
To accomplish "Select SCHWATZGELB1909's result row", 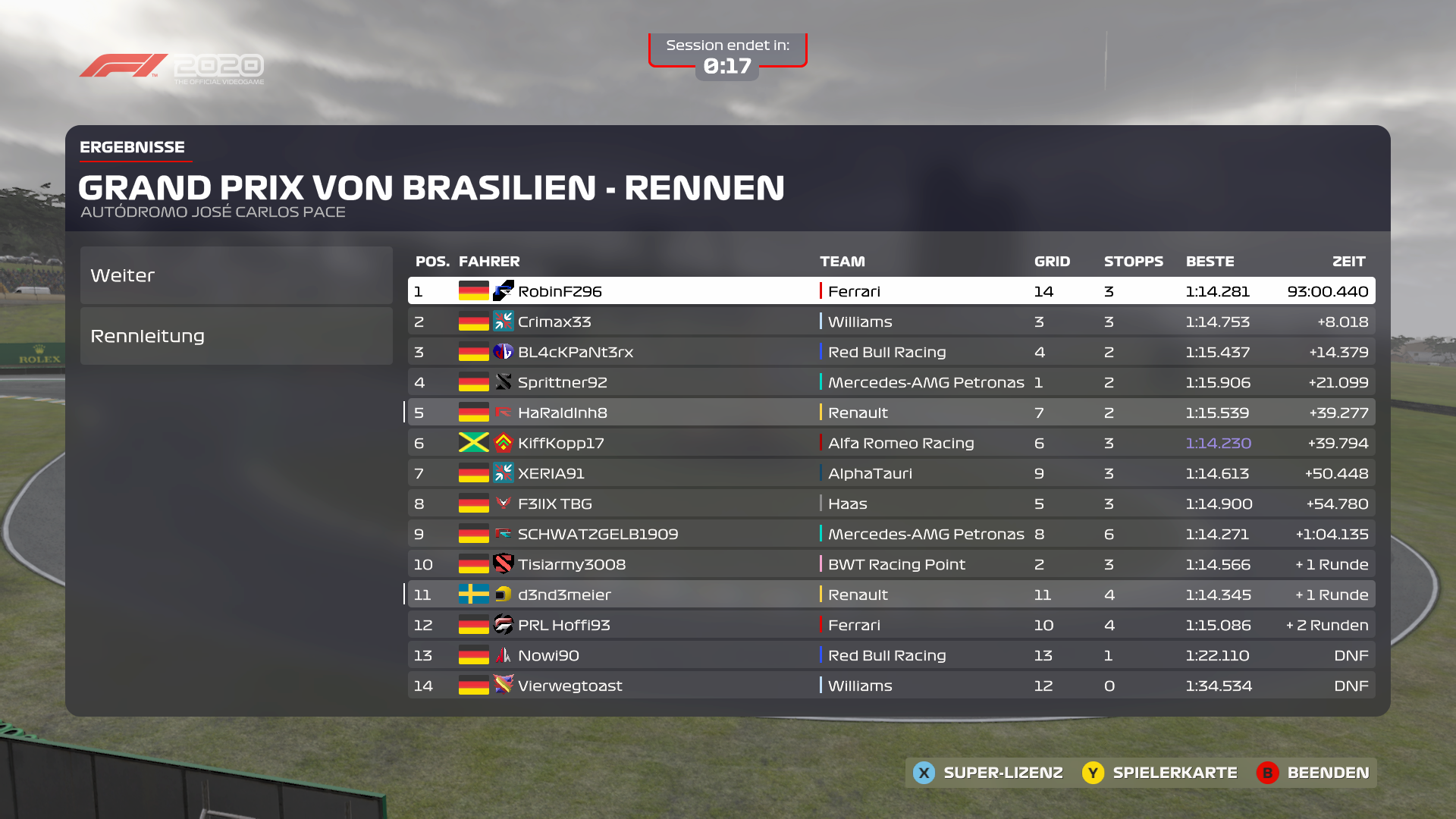I will 891,534.
